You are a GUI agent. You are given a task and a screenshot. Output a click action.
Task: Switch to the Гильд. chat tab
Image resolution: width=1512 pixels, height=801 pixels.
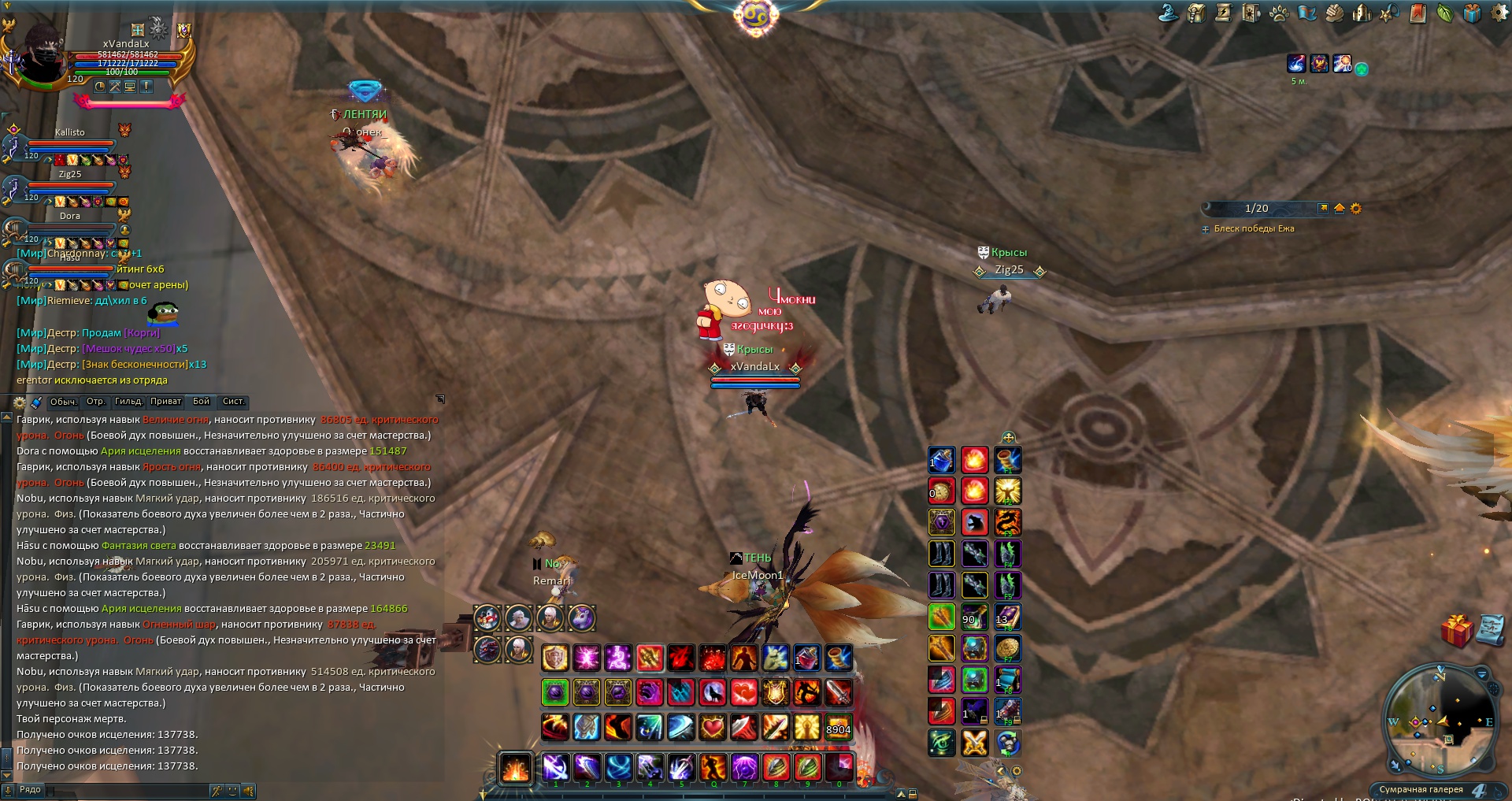[128, 402]
